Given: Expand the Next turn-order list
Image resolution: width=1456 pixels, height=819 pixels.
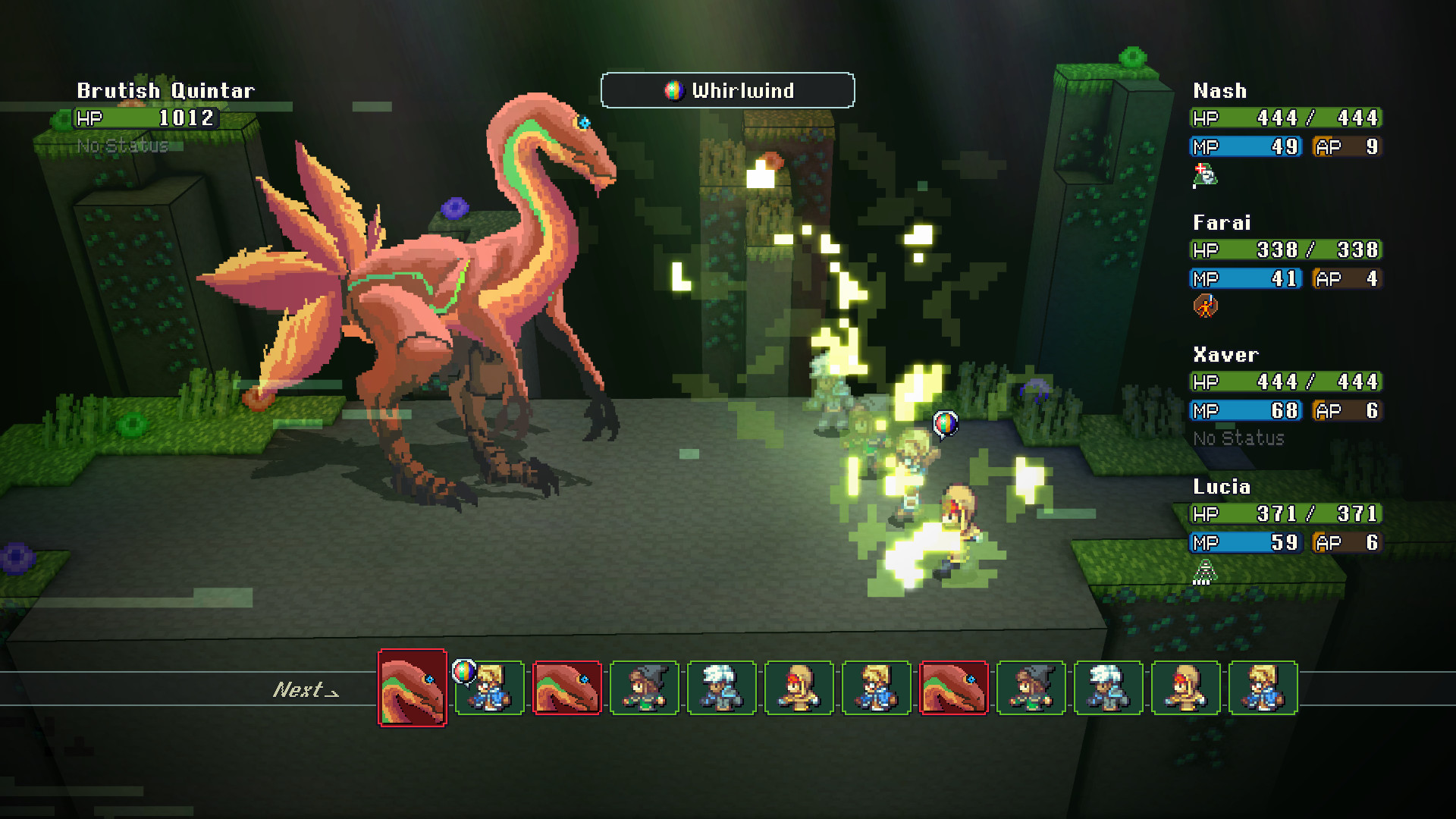Looking at the screenshot, I should (x=306, y=690).
